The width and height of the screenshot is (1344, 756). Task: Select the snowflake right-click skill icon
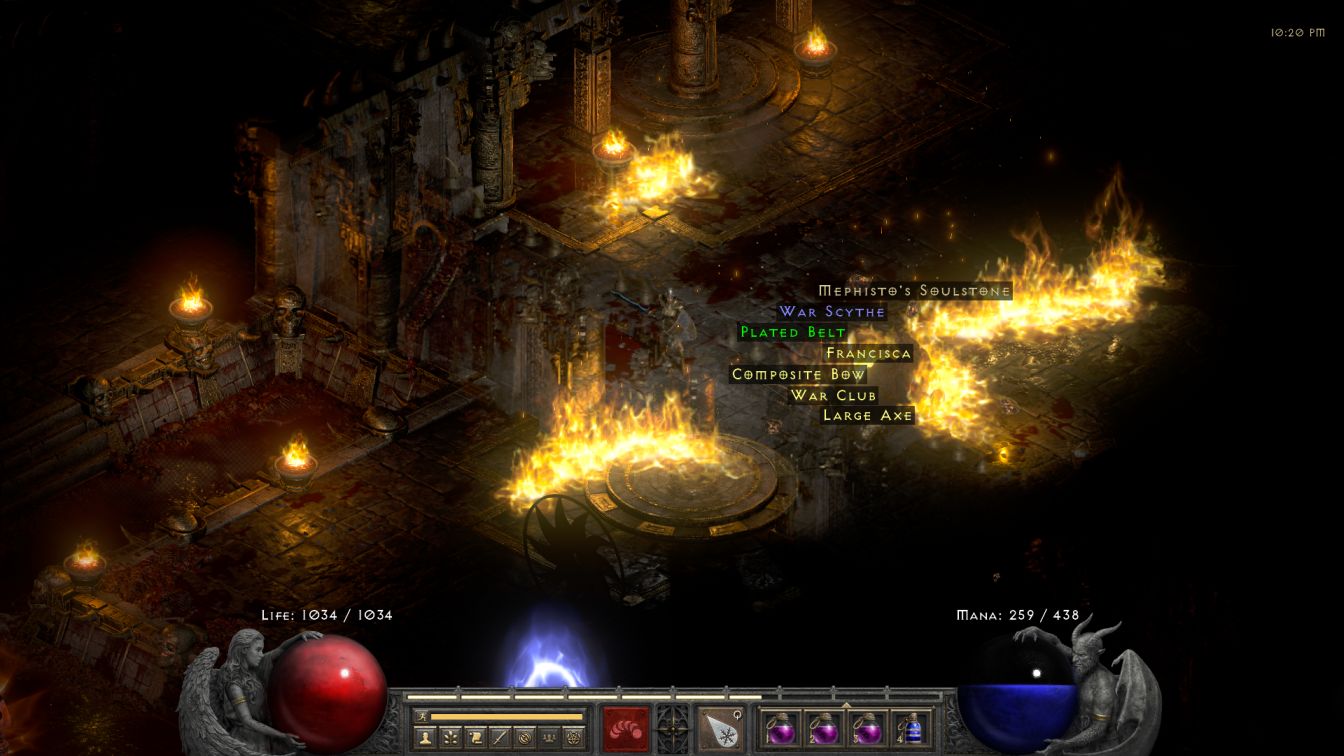[x=720, y=727]
